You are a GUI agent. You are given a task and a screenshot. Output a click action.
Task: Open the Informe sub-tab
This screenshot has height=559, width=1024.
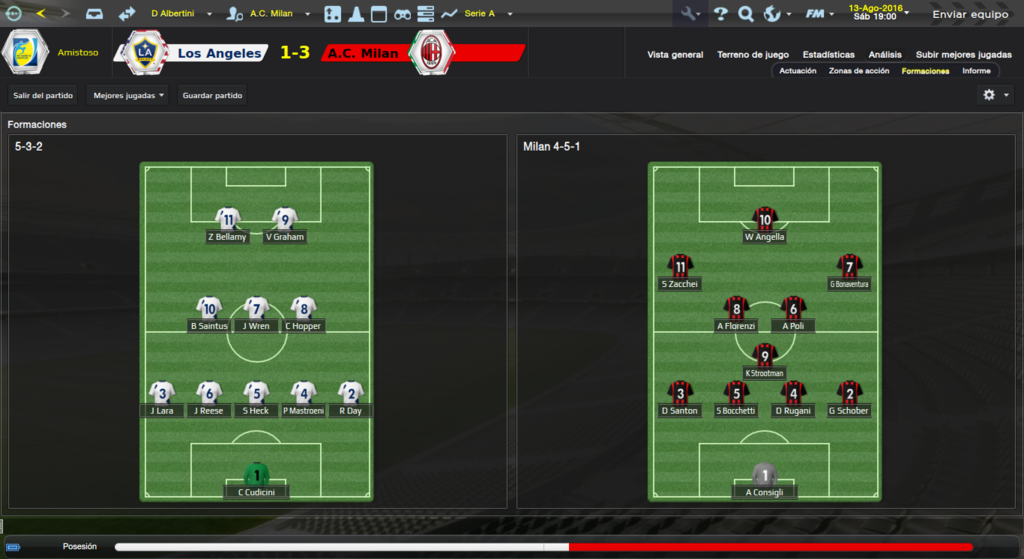[x=976, y=71]
